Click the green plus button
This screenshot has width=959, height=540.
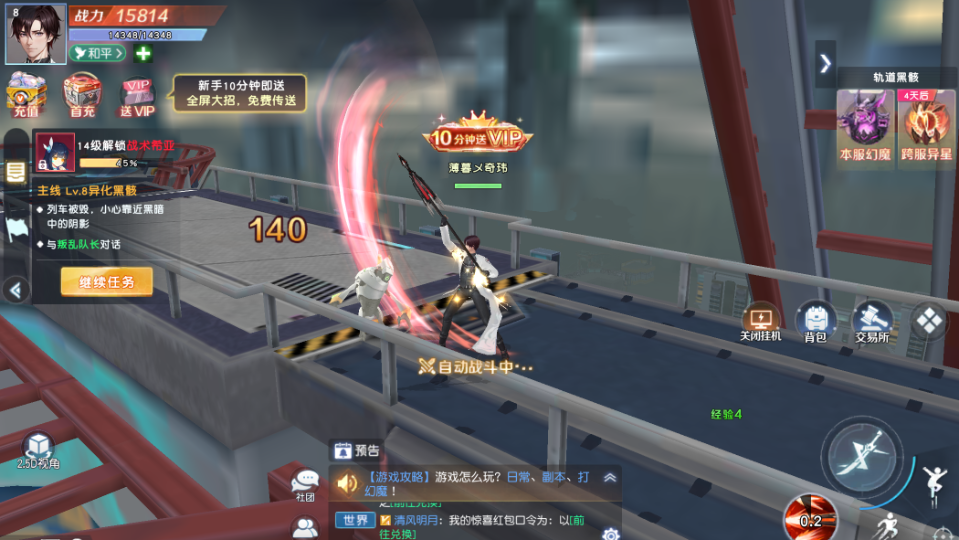pos(143,53)
